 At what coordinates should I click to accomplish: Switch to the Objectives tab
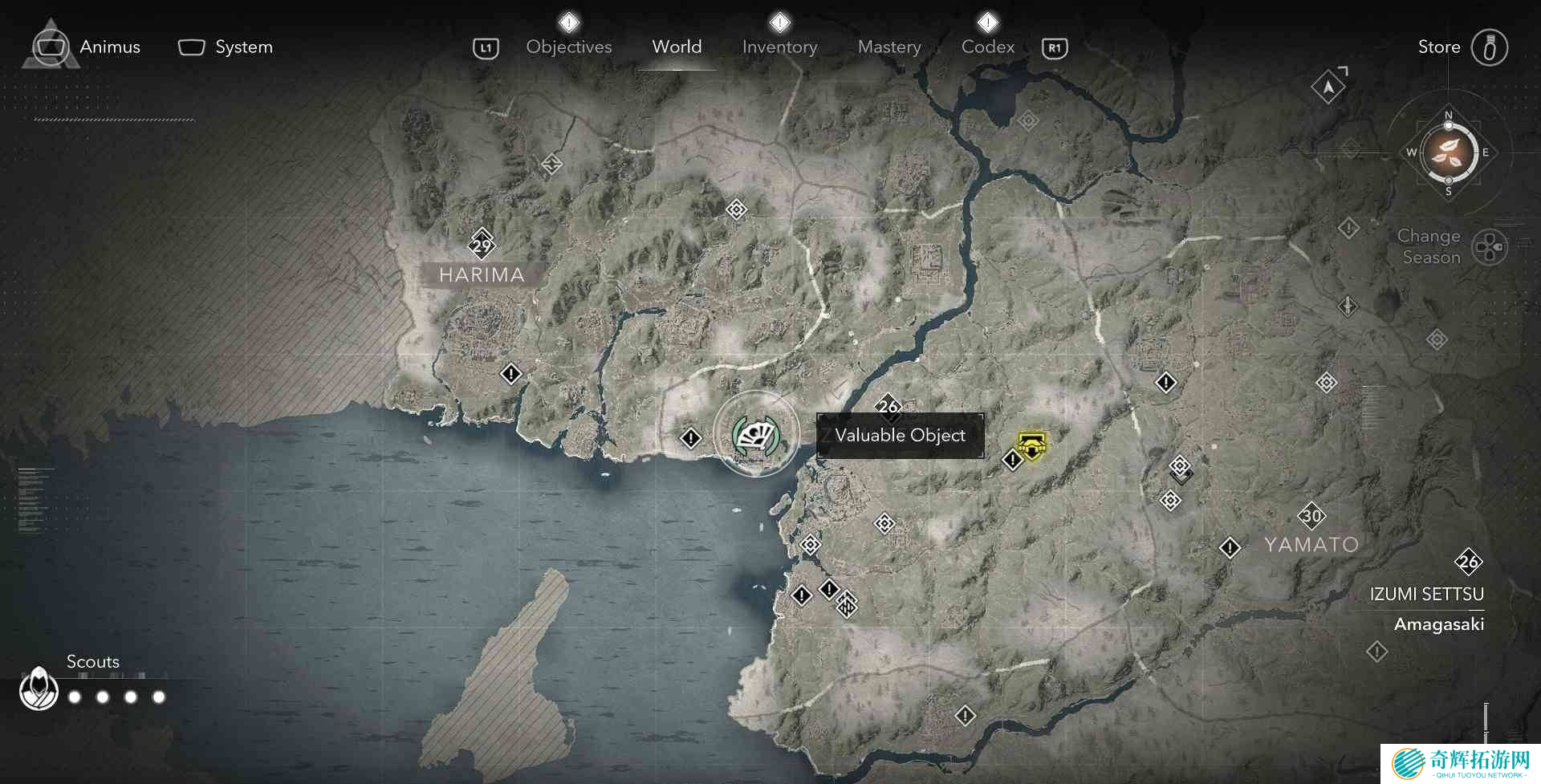568,47
